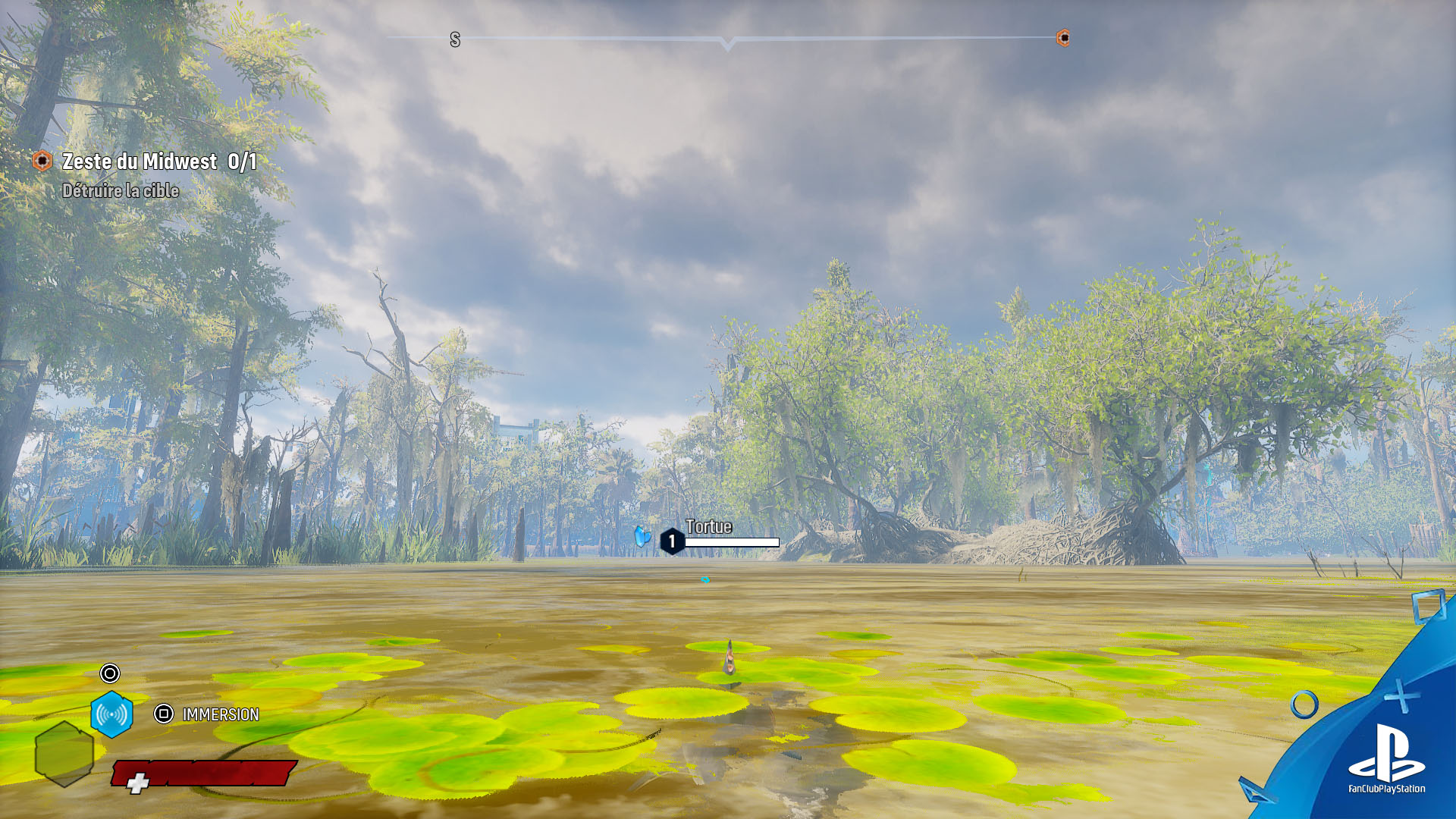The height and width of the screenshot is (819, 1456).
Task: Select the olive hexagon ability slot
Action: [x=64, y=753]
